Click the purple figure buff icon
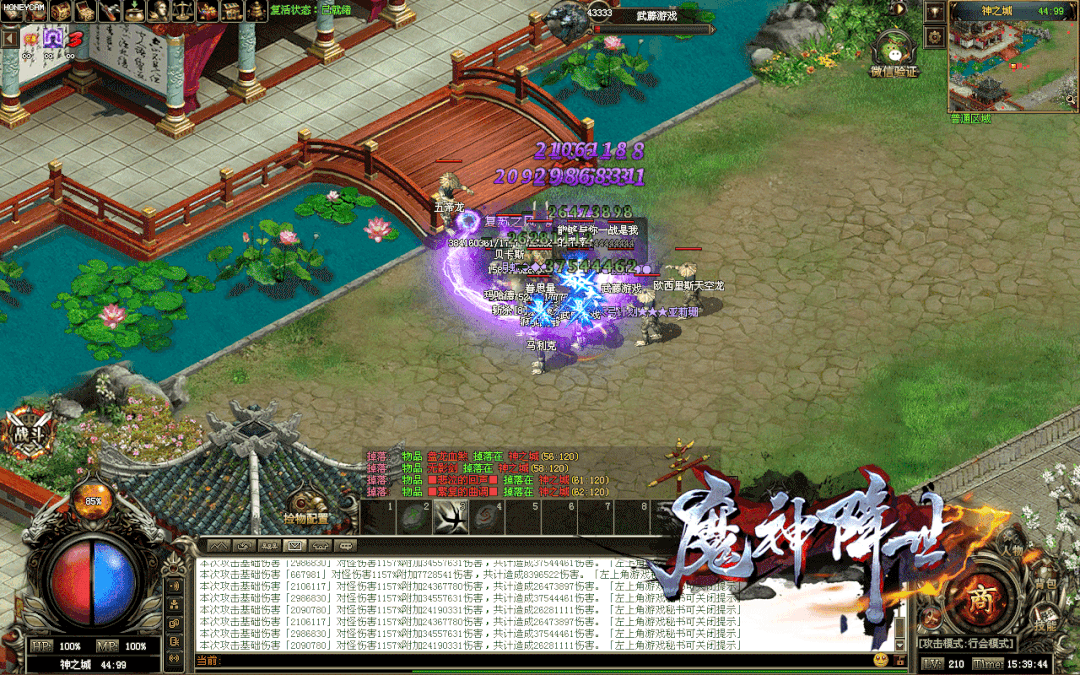 [x=53, y=37]
